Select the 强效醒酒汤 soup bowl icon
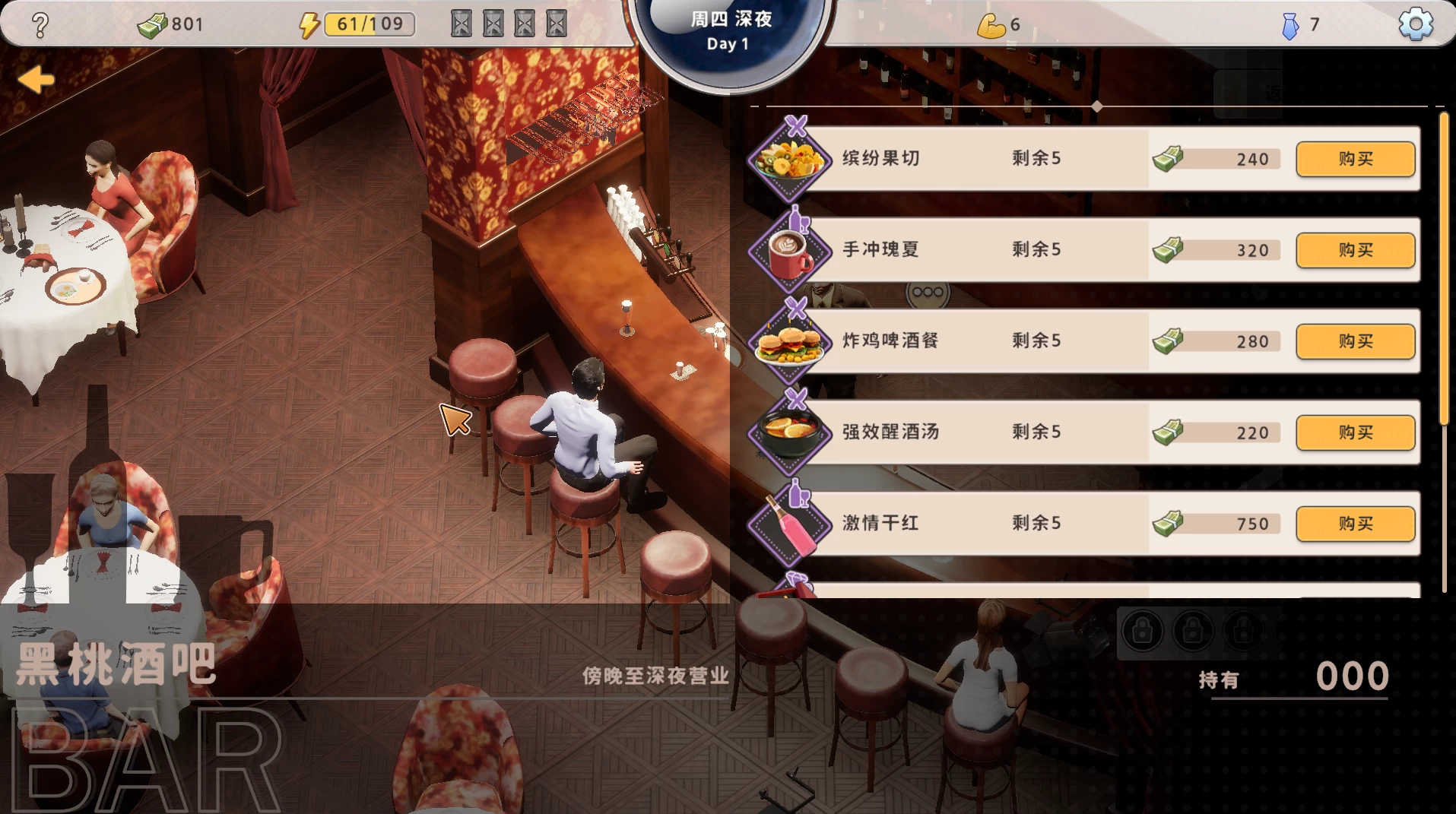1456x814 pixels. 791,432
